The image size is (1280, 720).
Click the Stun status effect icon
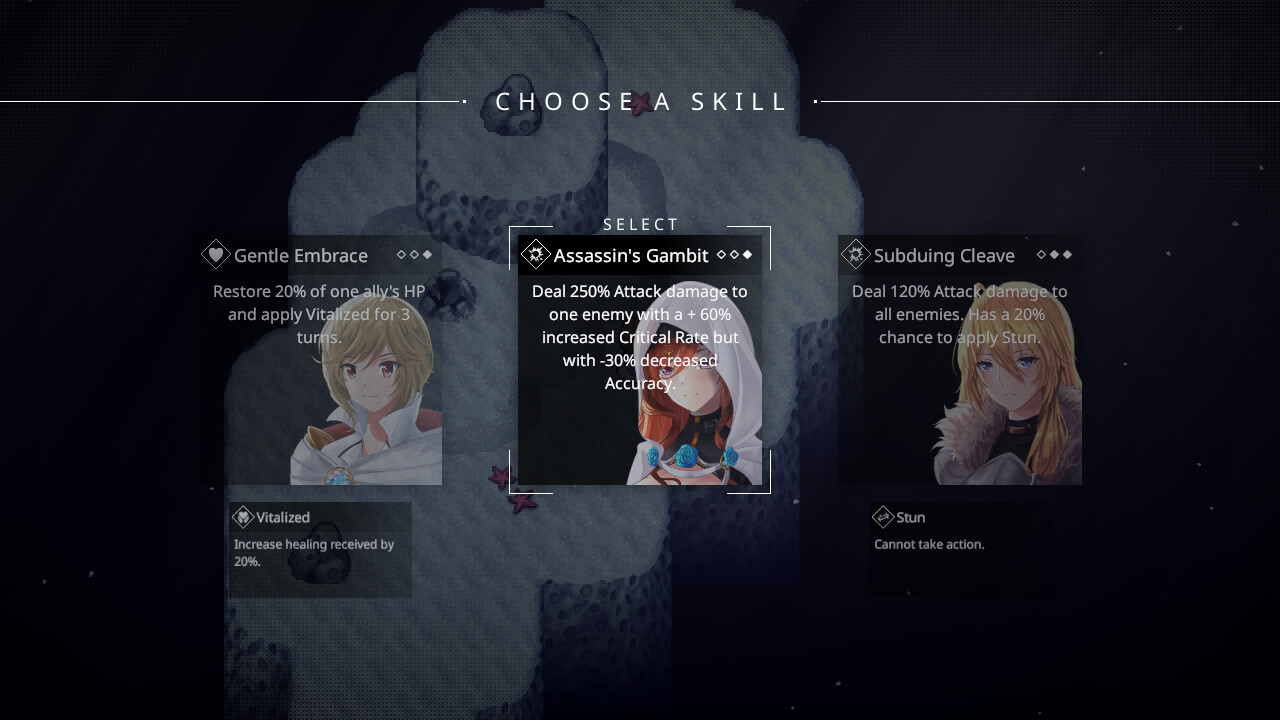point(882,517)
